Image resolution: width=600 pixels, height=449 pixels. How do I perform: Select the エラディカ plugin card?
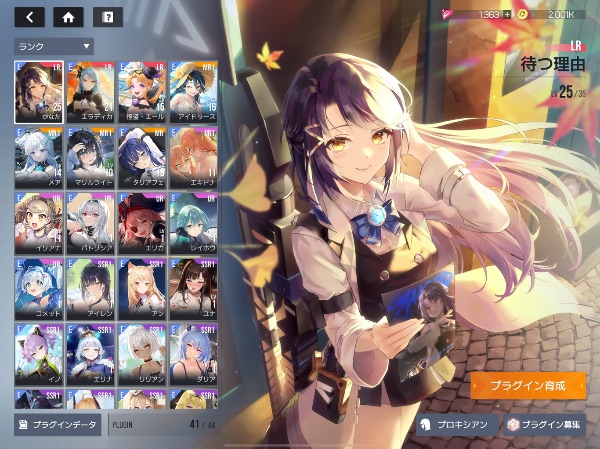pos(91,90)
